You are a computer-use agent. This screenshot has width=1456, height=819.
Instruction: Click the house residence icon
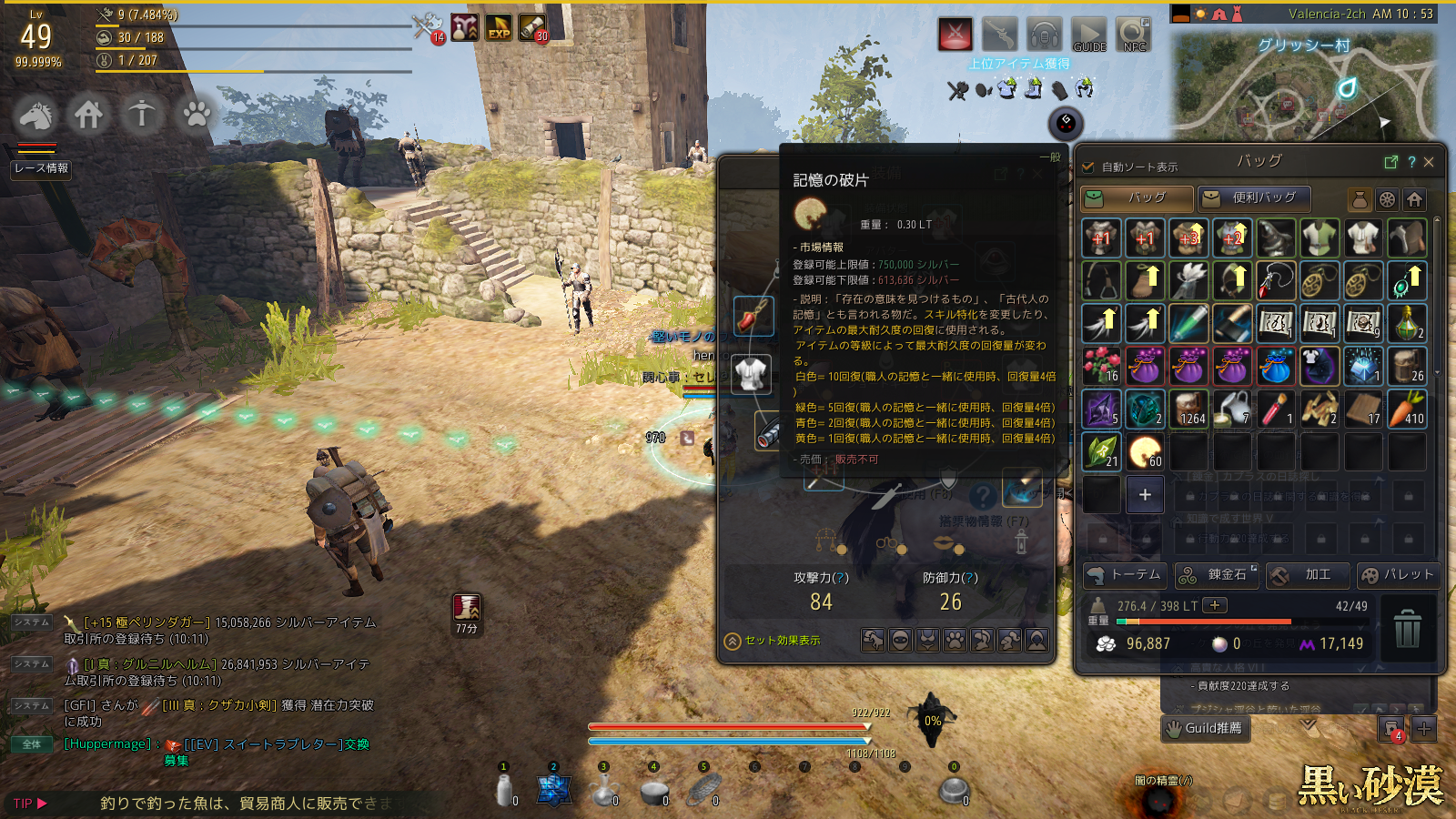click(88, 116)
